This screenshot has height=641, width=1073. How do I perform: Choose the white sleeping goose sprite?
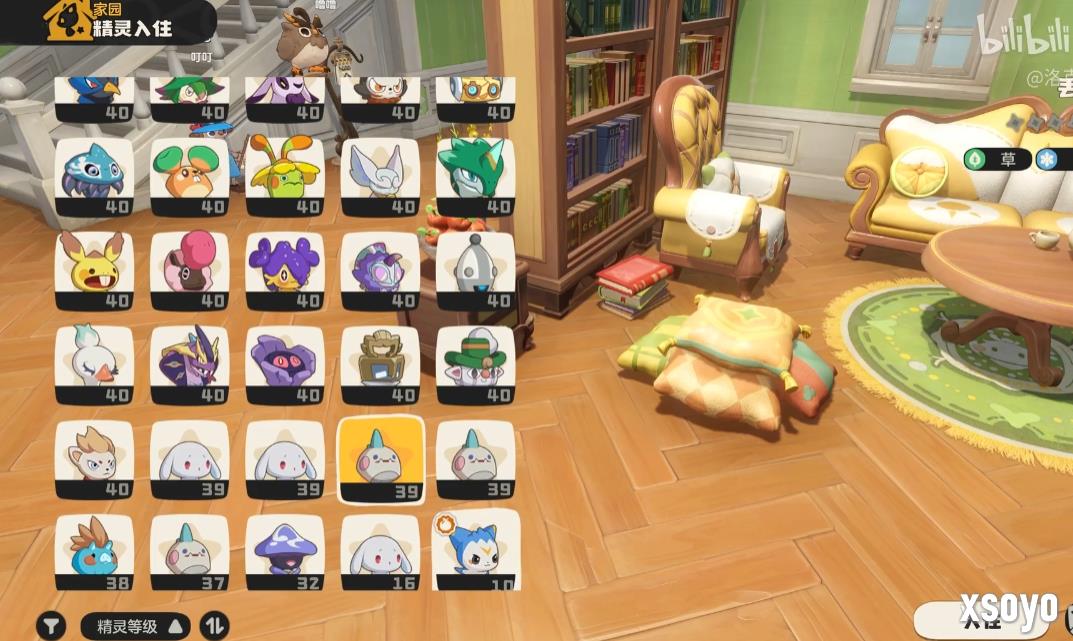click(x=94, y=364)
